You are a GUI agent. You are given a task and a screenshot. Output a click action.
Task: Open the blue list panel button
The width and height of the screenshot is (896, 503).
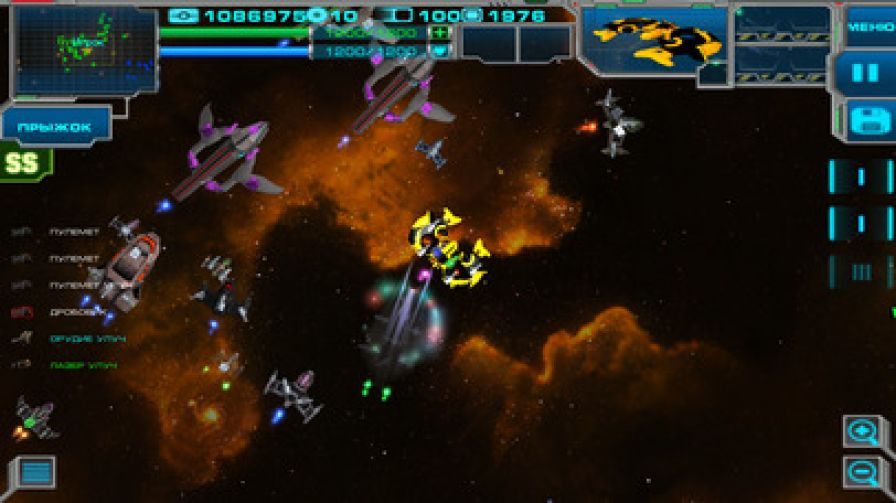point(36,472)
